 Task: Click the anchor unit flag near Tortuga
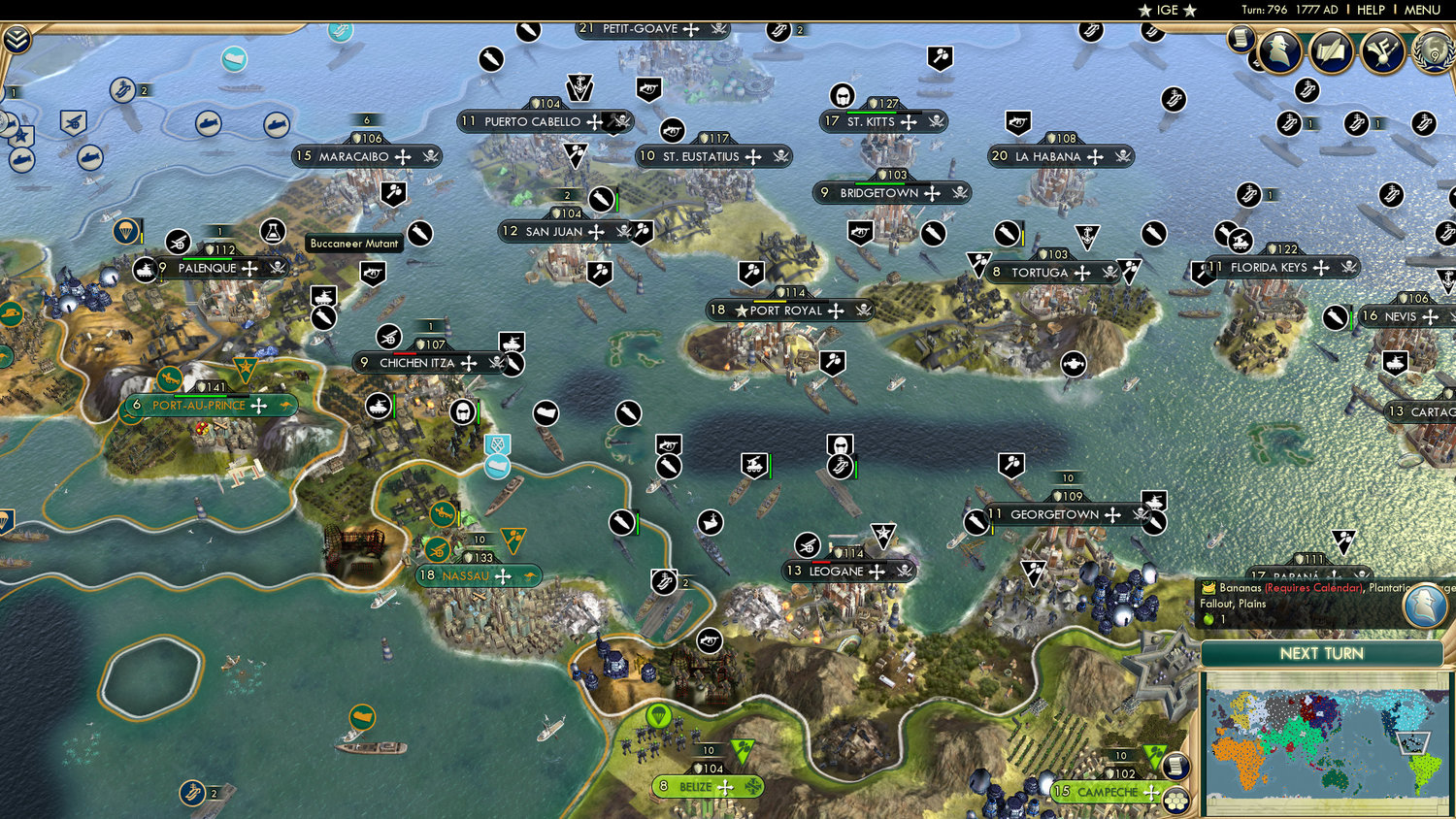tap(1087, 235)
